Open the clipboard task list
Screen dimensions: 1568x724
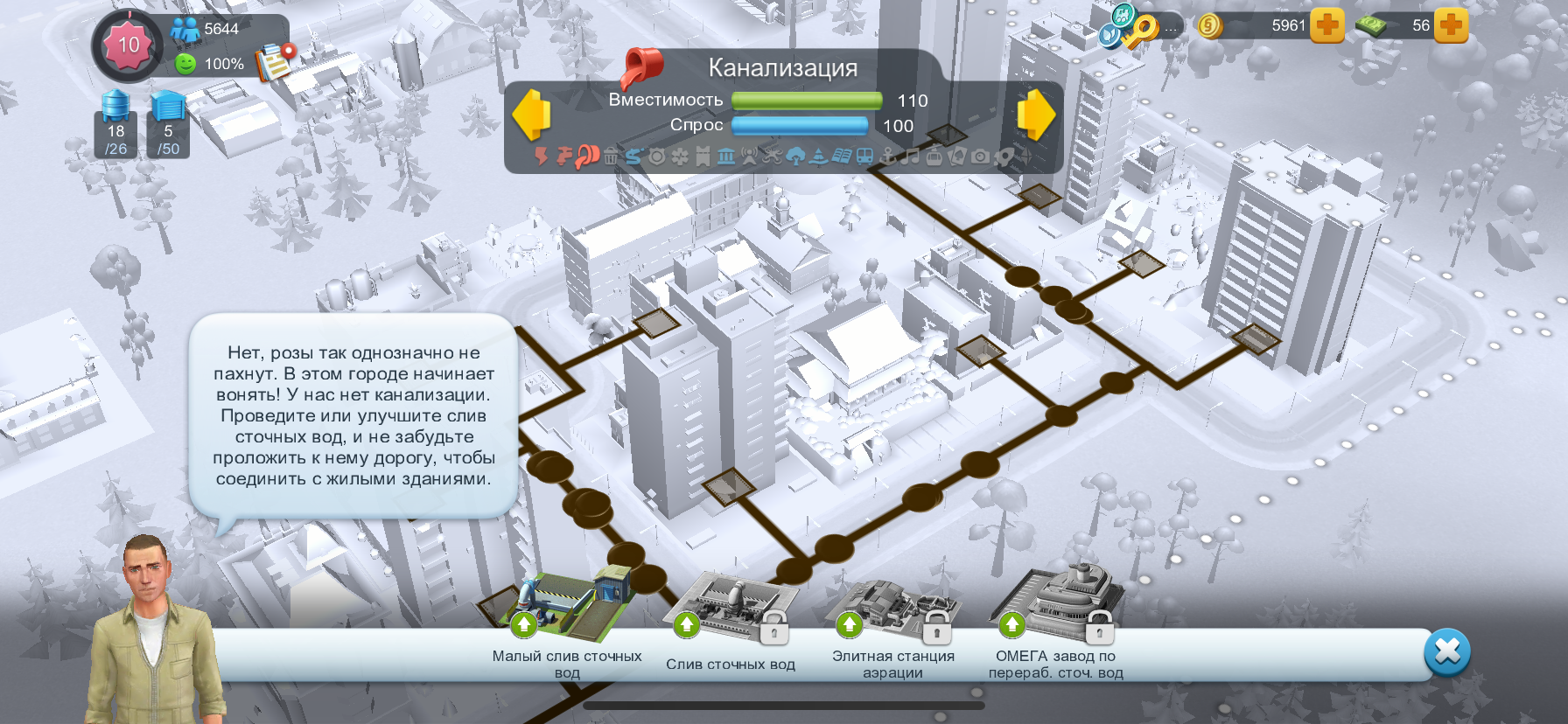[275, 61]
